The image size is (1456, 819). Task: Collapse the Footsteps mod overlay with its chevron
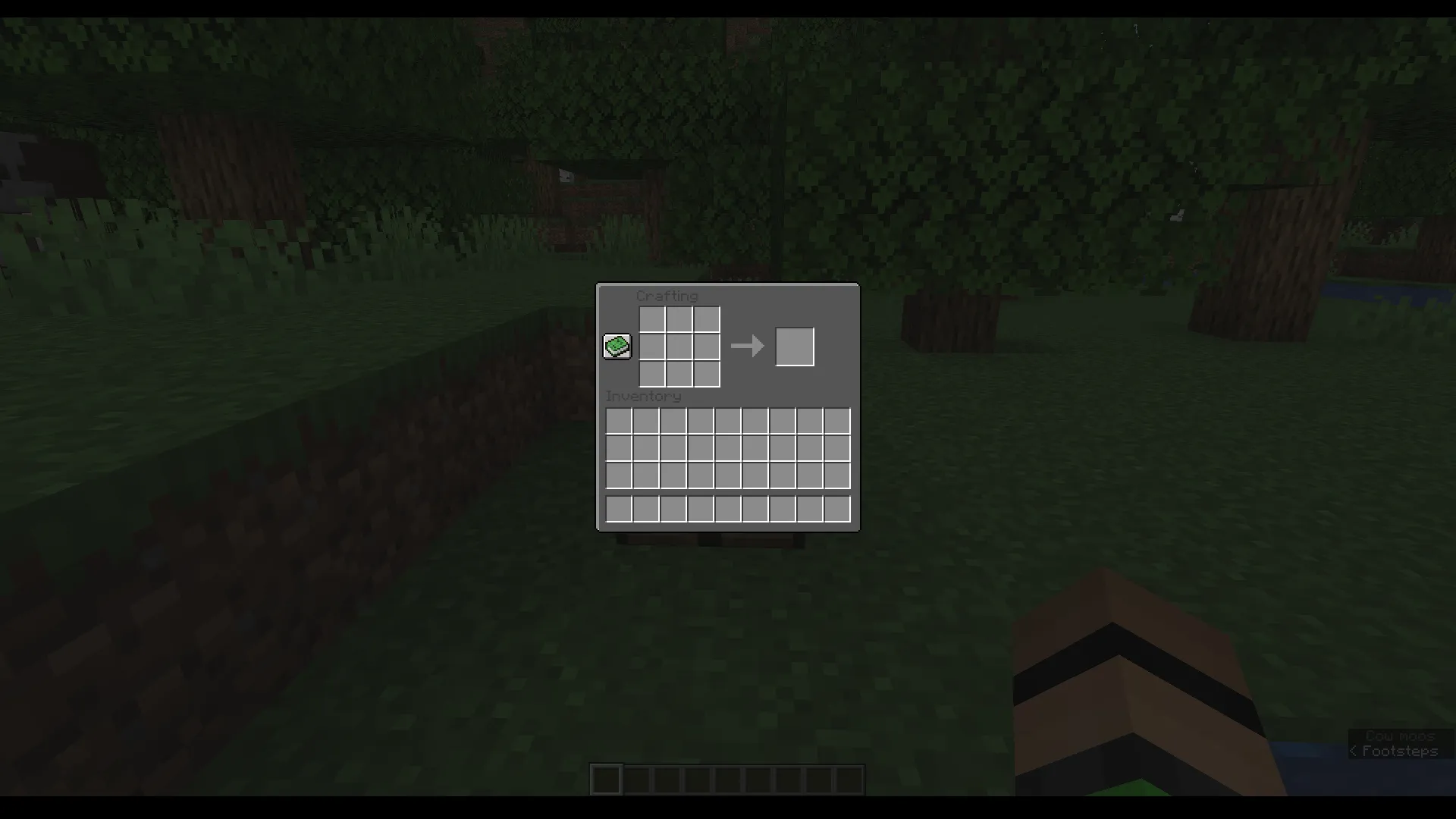point(1354,750)
